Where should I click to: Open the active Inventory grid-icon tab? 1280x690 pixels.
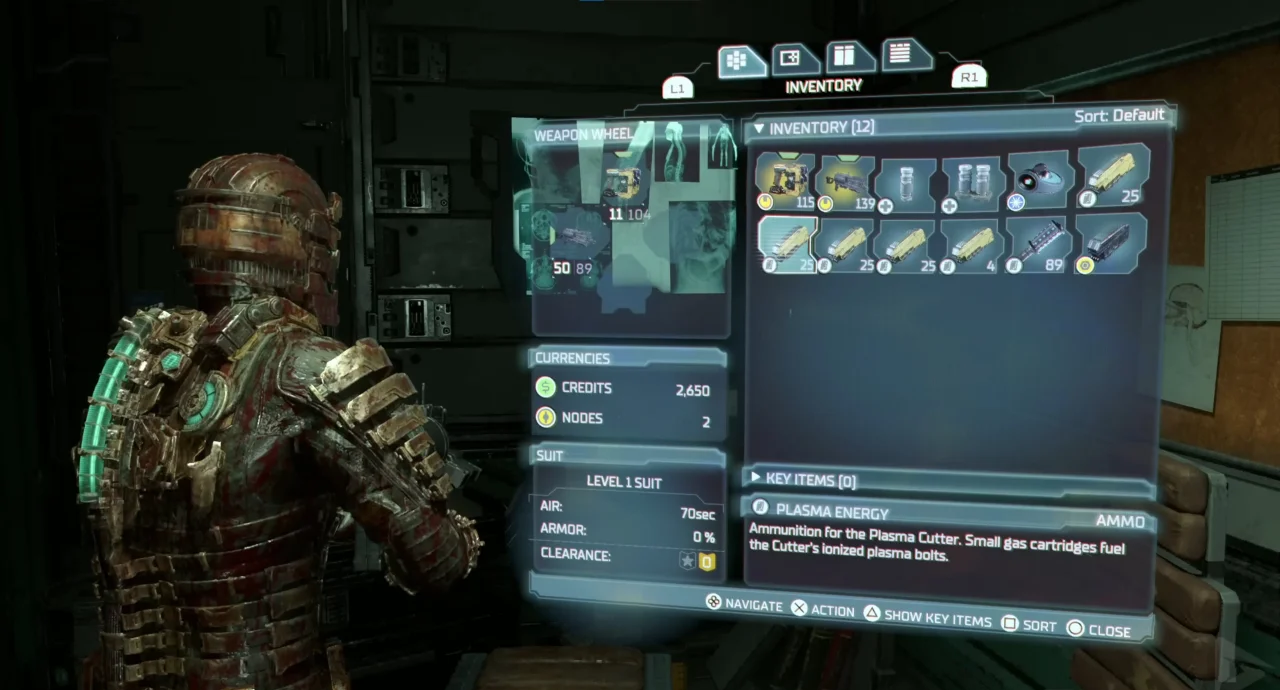click(740, 62)
